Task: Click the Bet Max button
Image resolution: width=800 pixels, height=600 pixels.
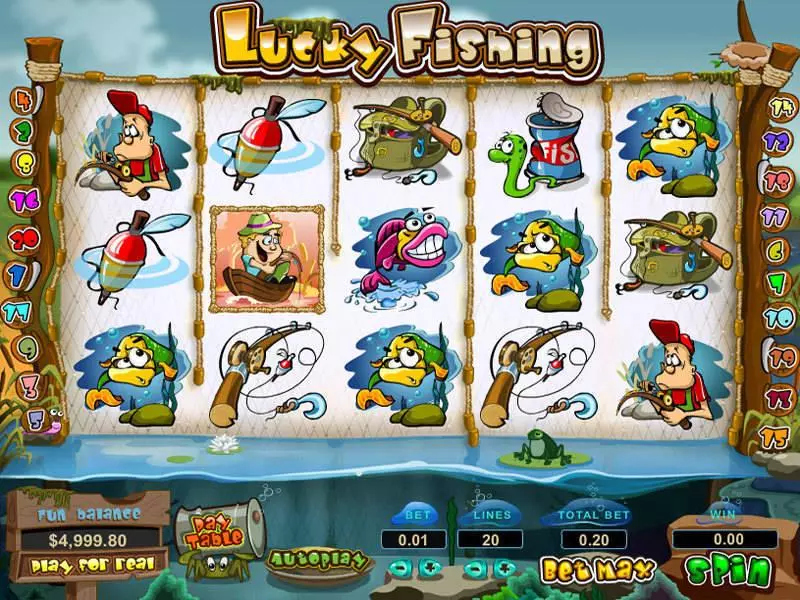Action: [x=597, y=570]
